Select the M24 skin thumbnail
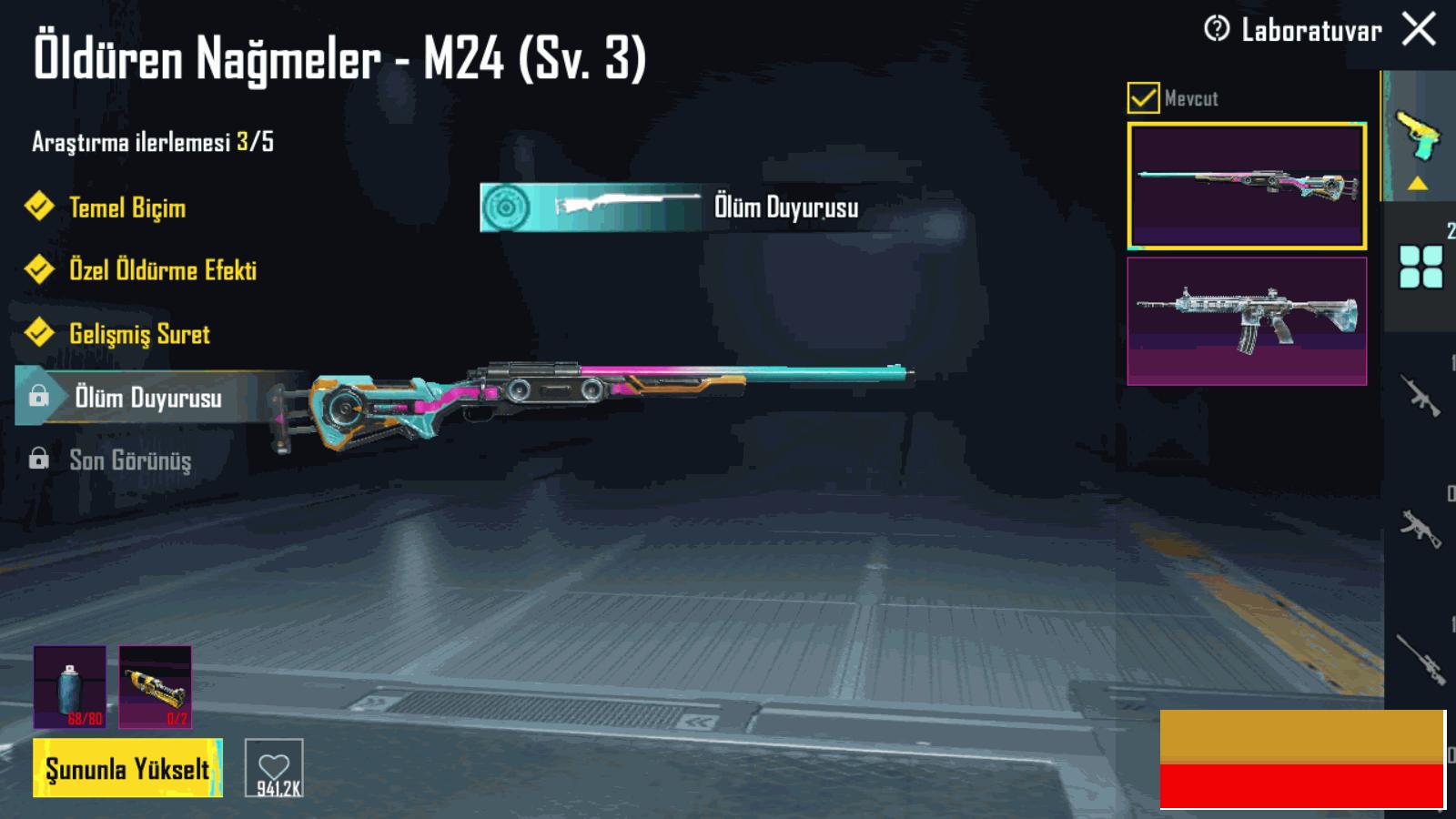 (1247, 186)
